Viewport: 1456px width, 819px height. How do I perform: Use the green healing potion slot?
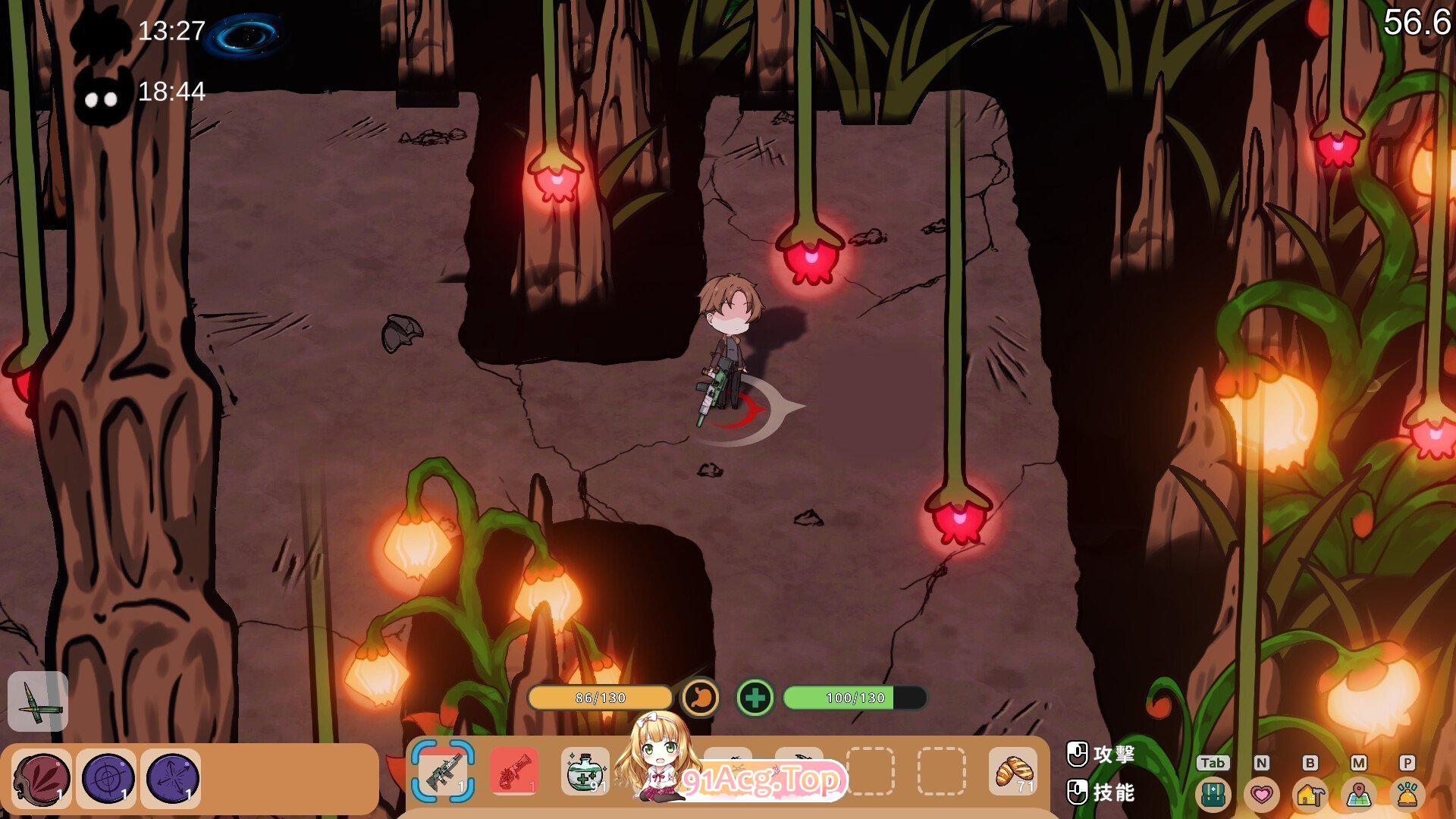(585, 772)
